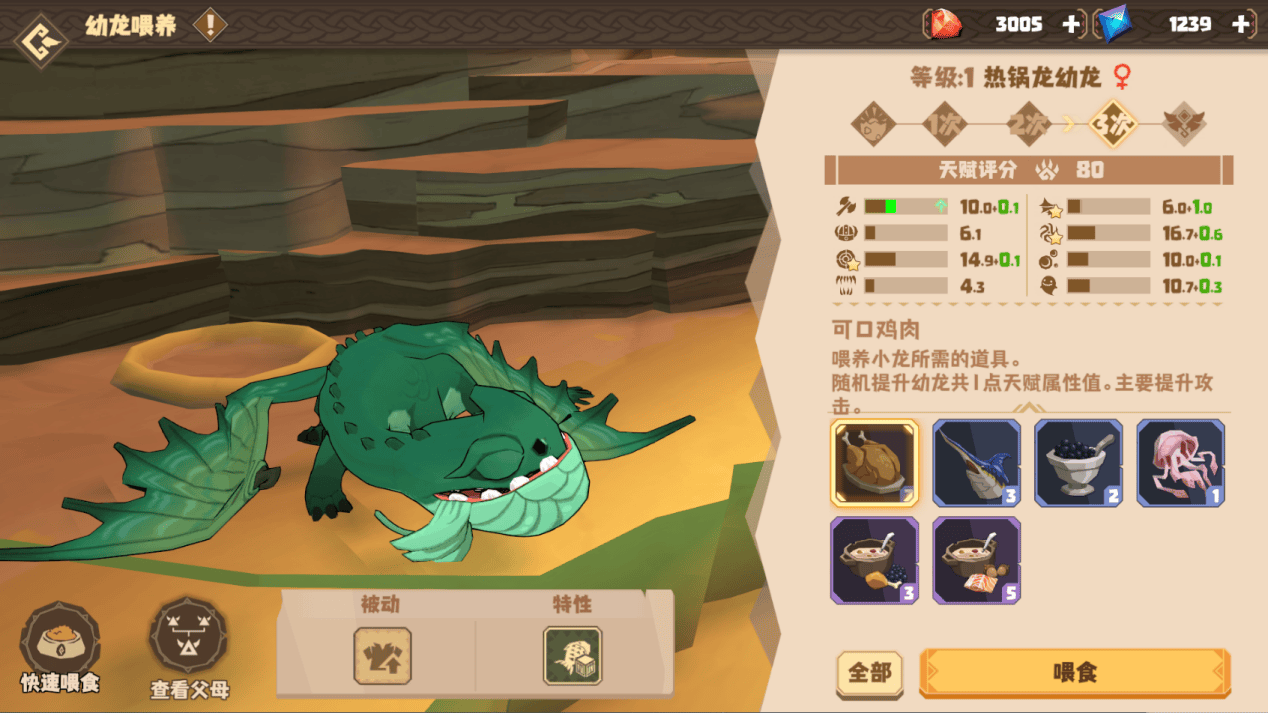Open the exclamation mark info icon
Screen dimensions: 1268x713
[x=210, y=25]
